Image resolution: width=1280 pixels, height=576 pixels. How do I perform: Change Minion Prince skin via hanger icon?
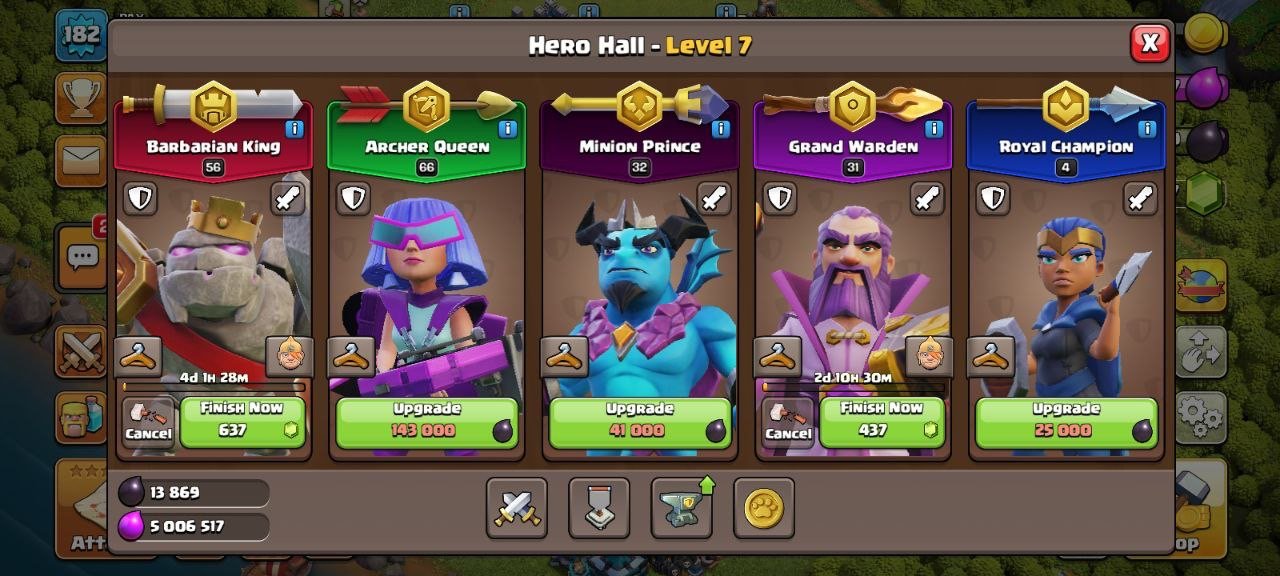click(x=565, y=355)
